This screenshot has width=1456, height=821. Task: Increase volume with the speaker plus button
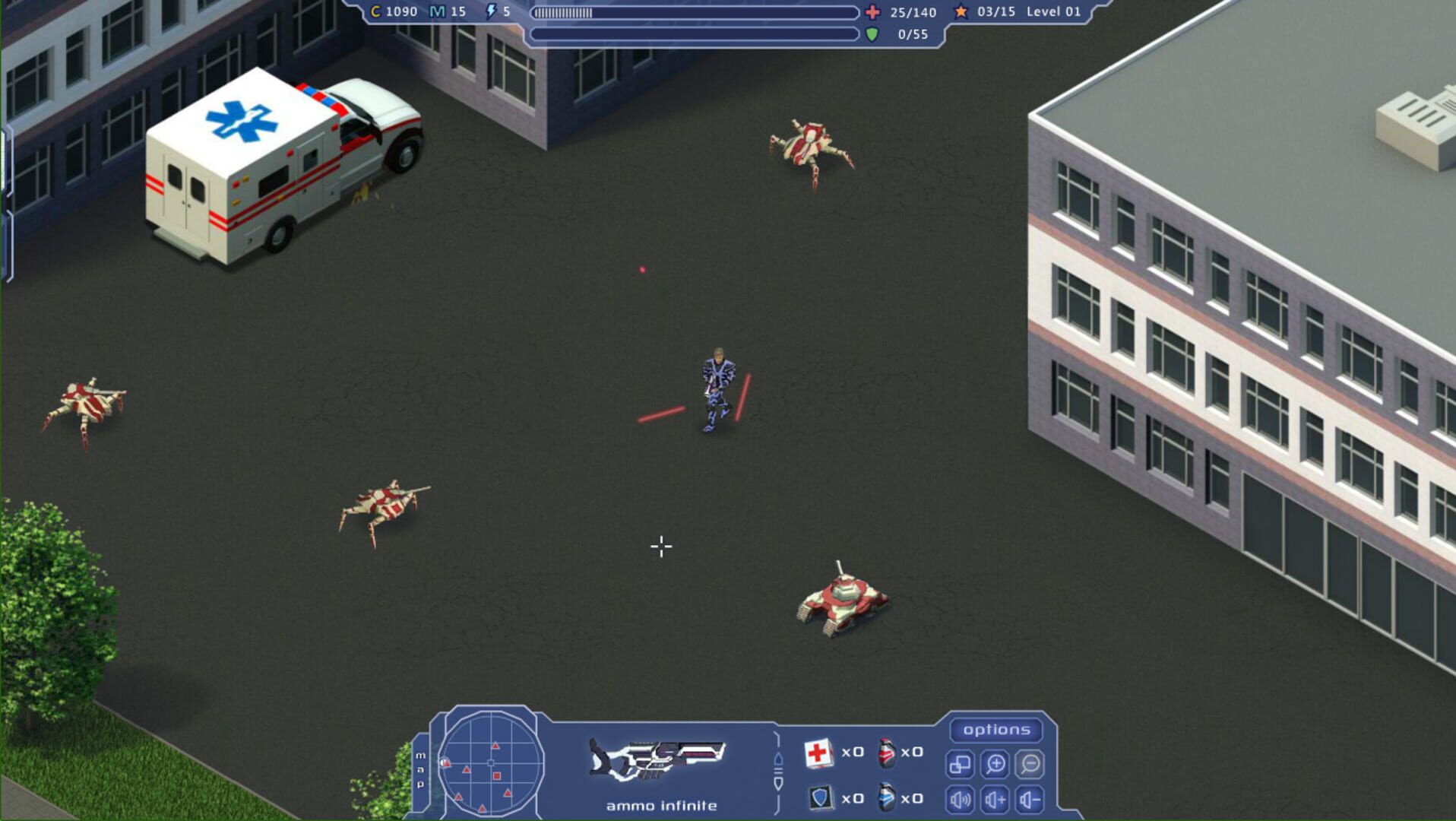pos(996,801)
